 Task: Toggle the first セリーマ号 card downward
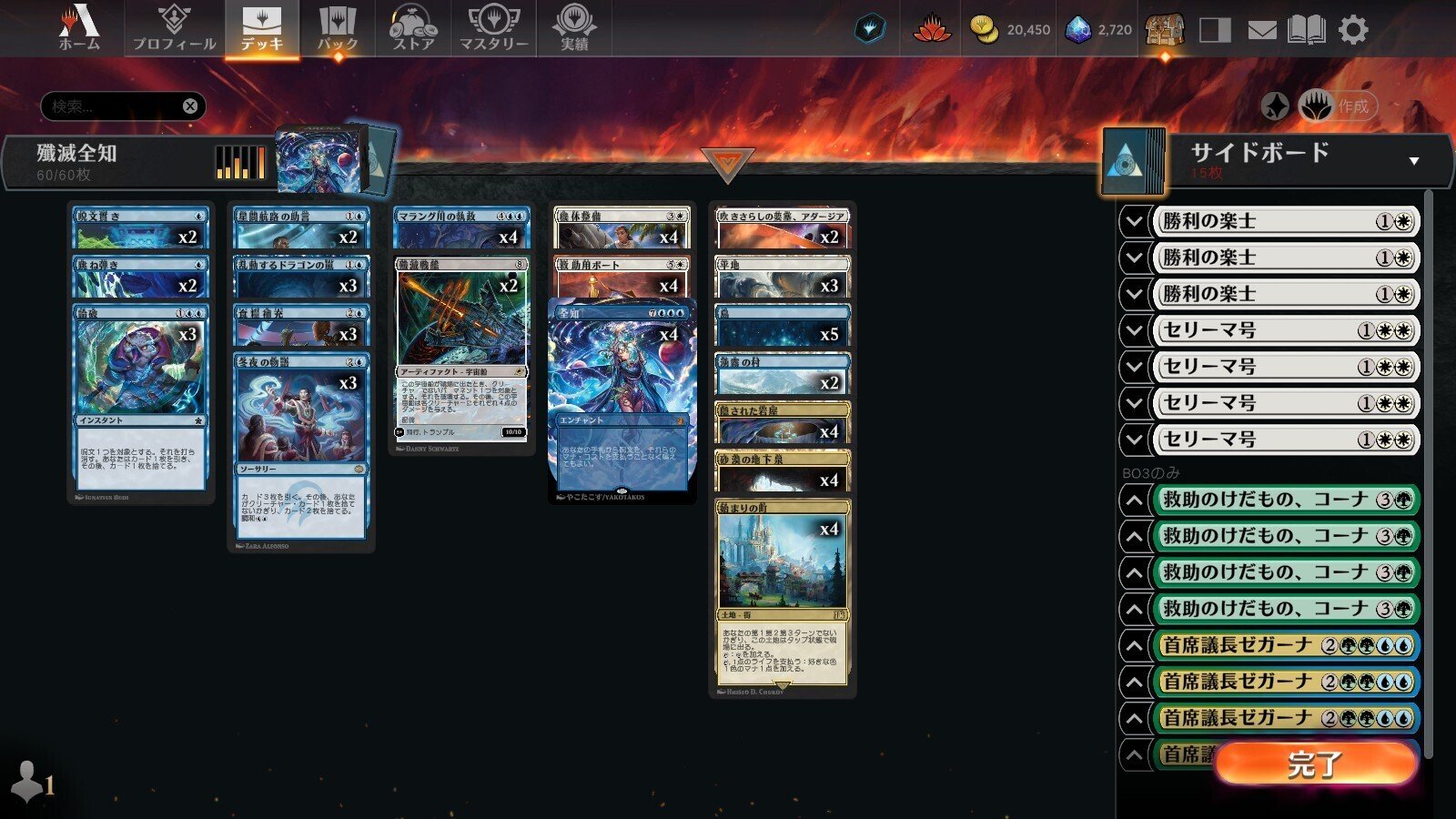pos(1135,330)
